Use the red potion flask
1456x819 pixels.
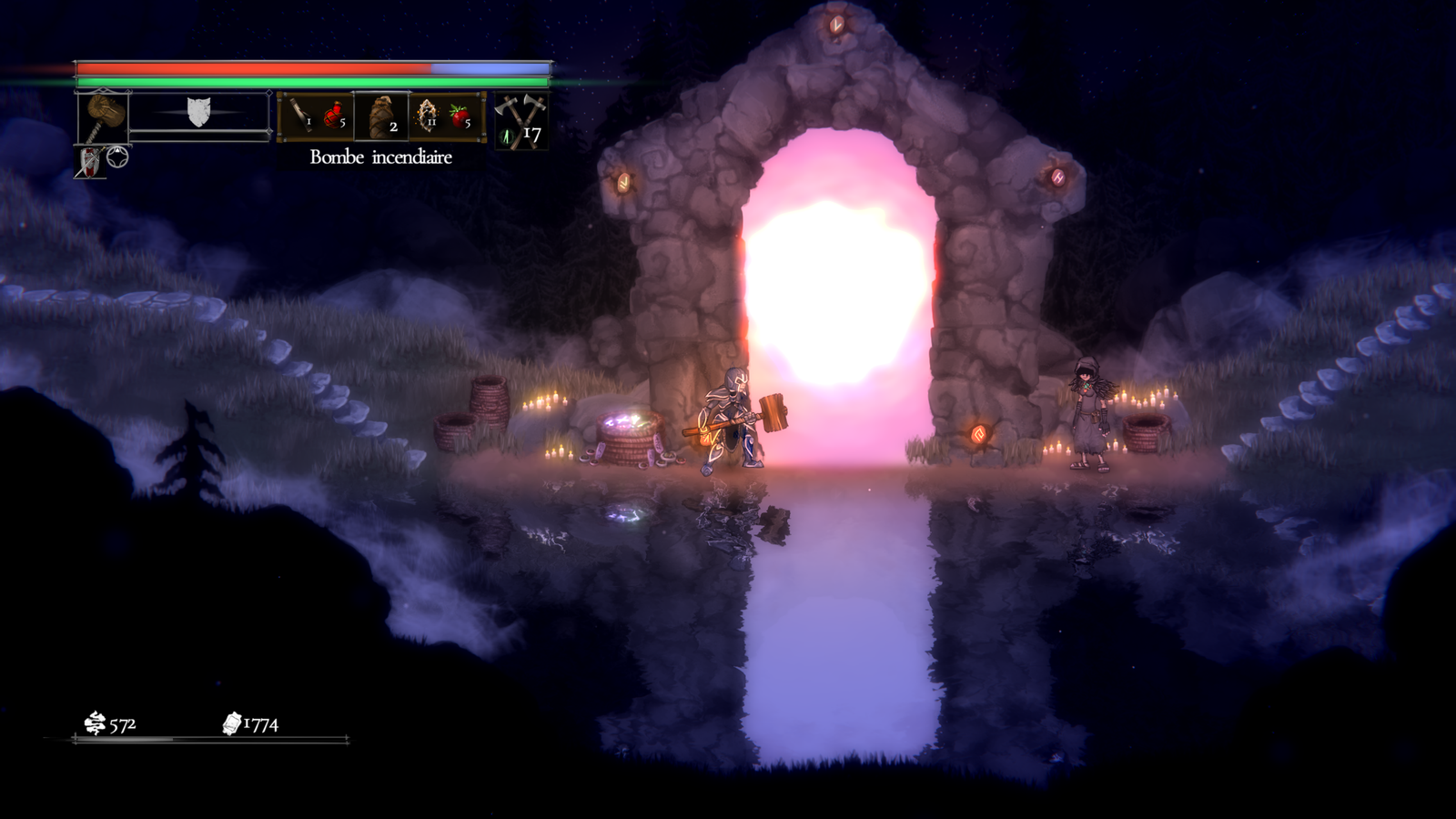coord(333,116)
